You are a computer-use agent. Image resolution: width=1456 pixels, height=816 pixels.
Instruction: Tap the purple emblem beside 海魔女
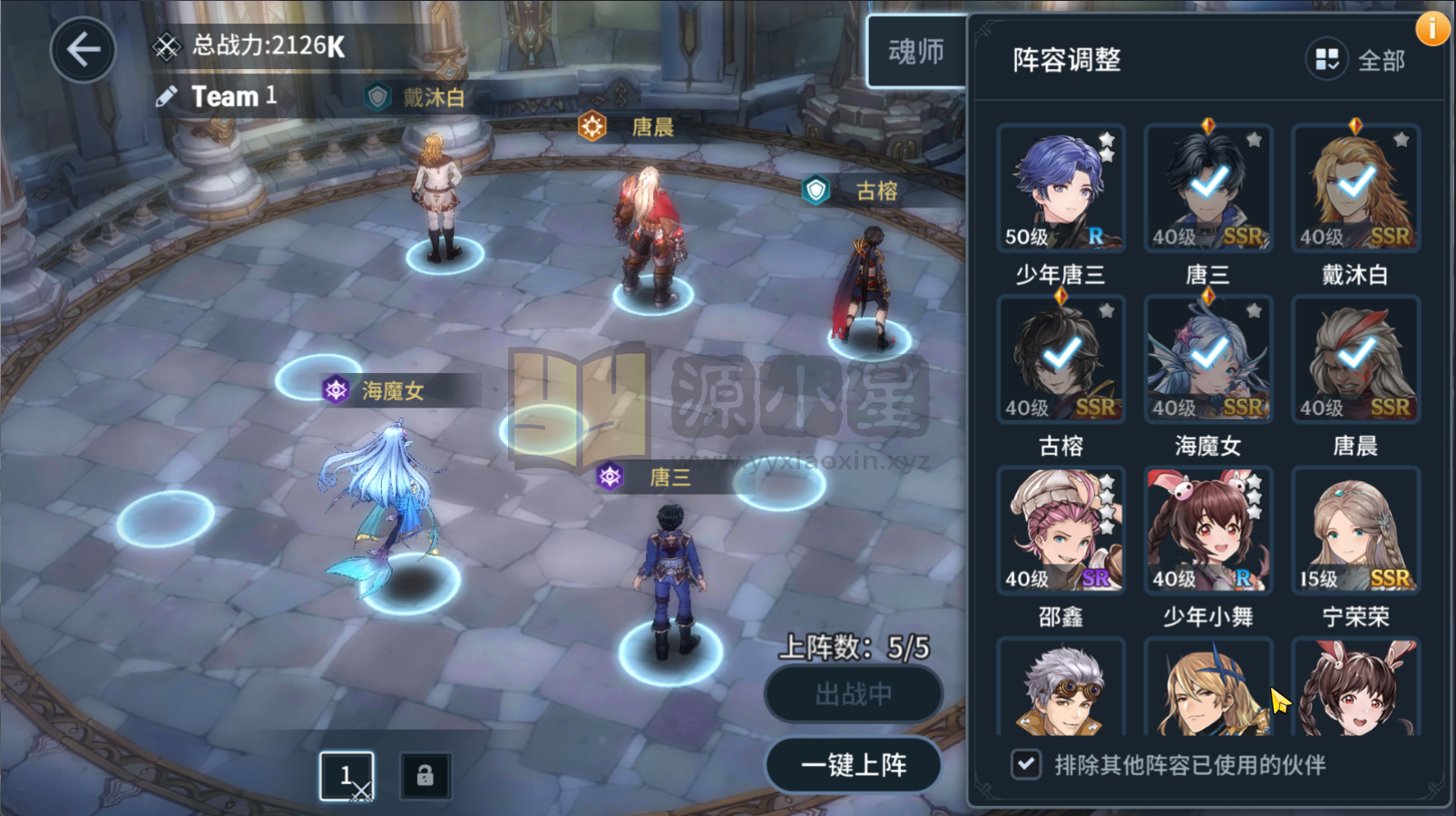336,390
